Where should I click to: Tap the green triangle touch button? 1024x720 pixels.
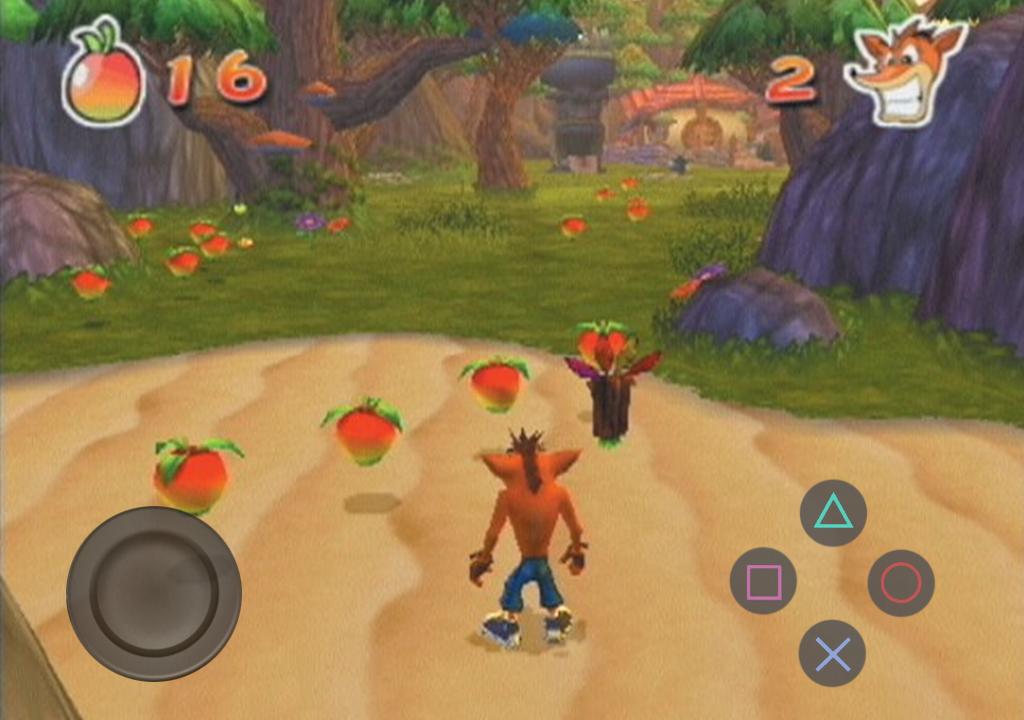tap(833, 513)
